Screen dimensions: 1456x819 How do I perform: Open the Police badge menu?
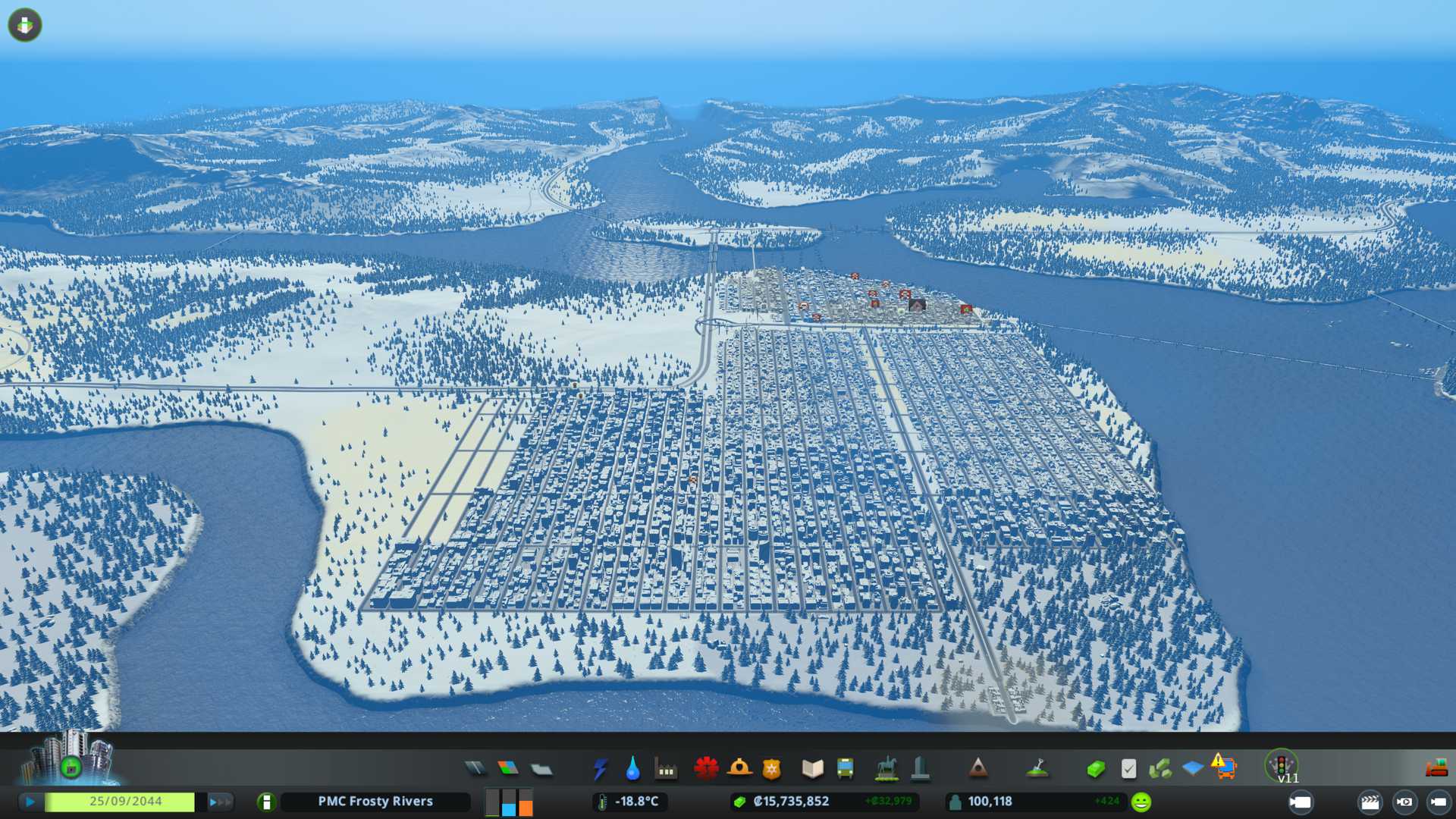(x=772, y=769)
